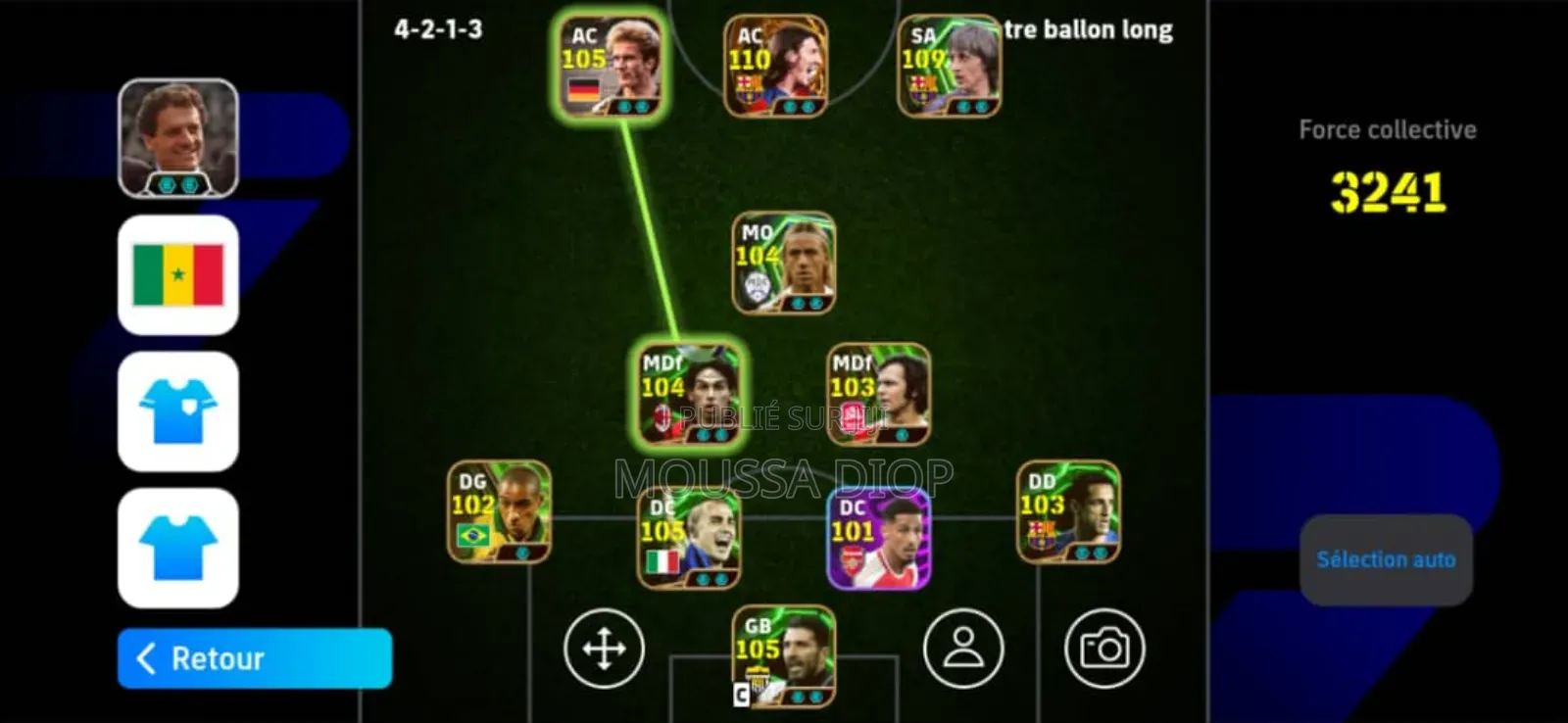
Task: Select the SA 109 forward card
Action: [x=948, y=64]
